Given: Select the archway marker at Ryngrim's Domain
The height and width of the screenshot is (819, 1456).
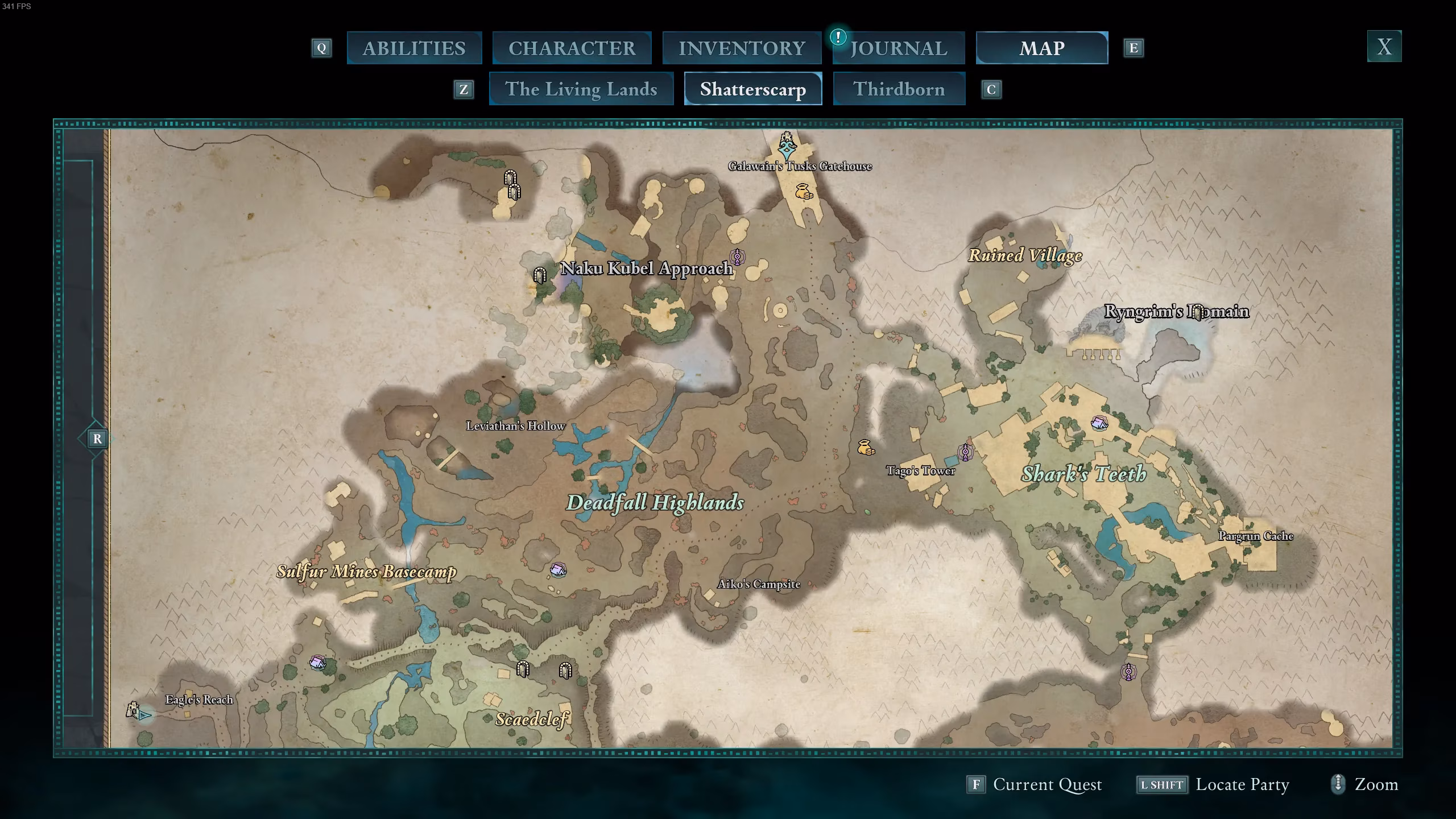Looking at the screenshot, I should coord(1198,312).
